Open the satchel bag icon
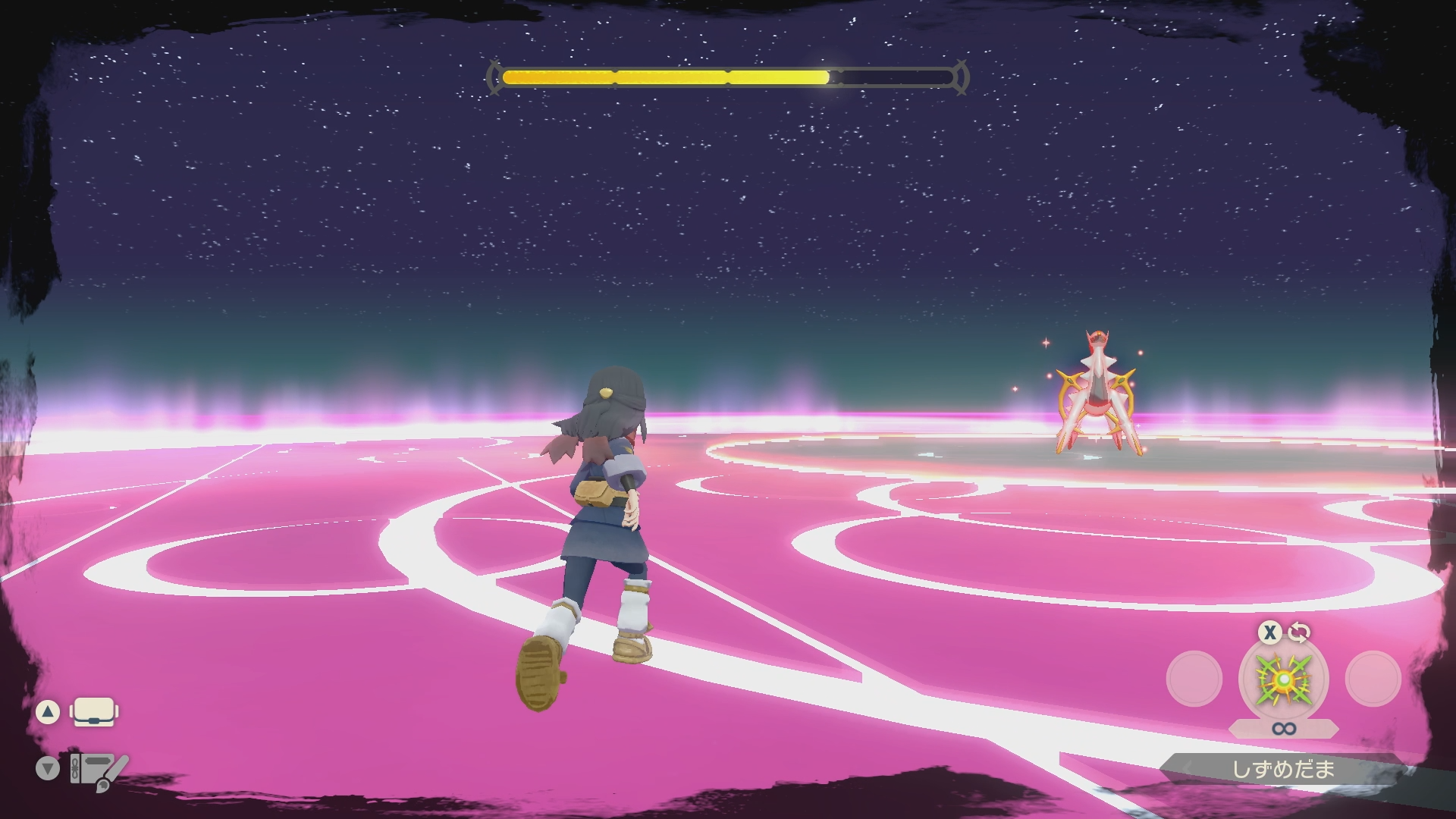The height and width of the screenshot is (819, 1456). tap(93, 712)
